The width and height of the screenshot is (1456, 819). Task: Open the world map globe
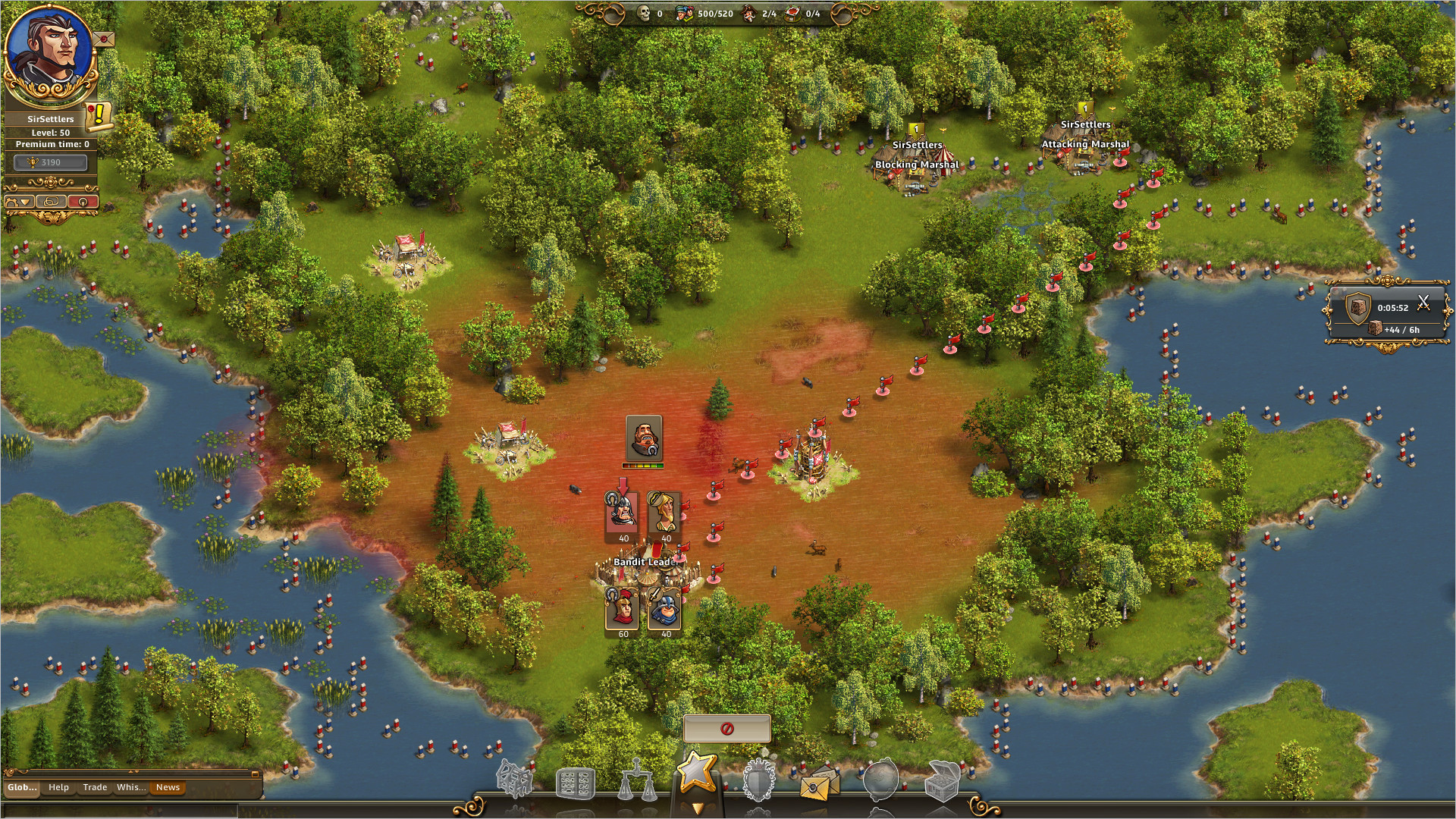click(x=881, y=780)
